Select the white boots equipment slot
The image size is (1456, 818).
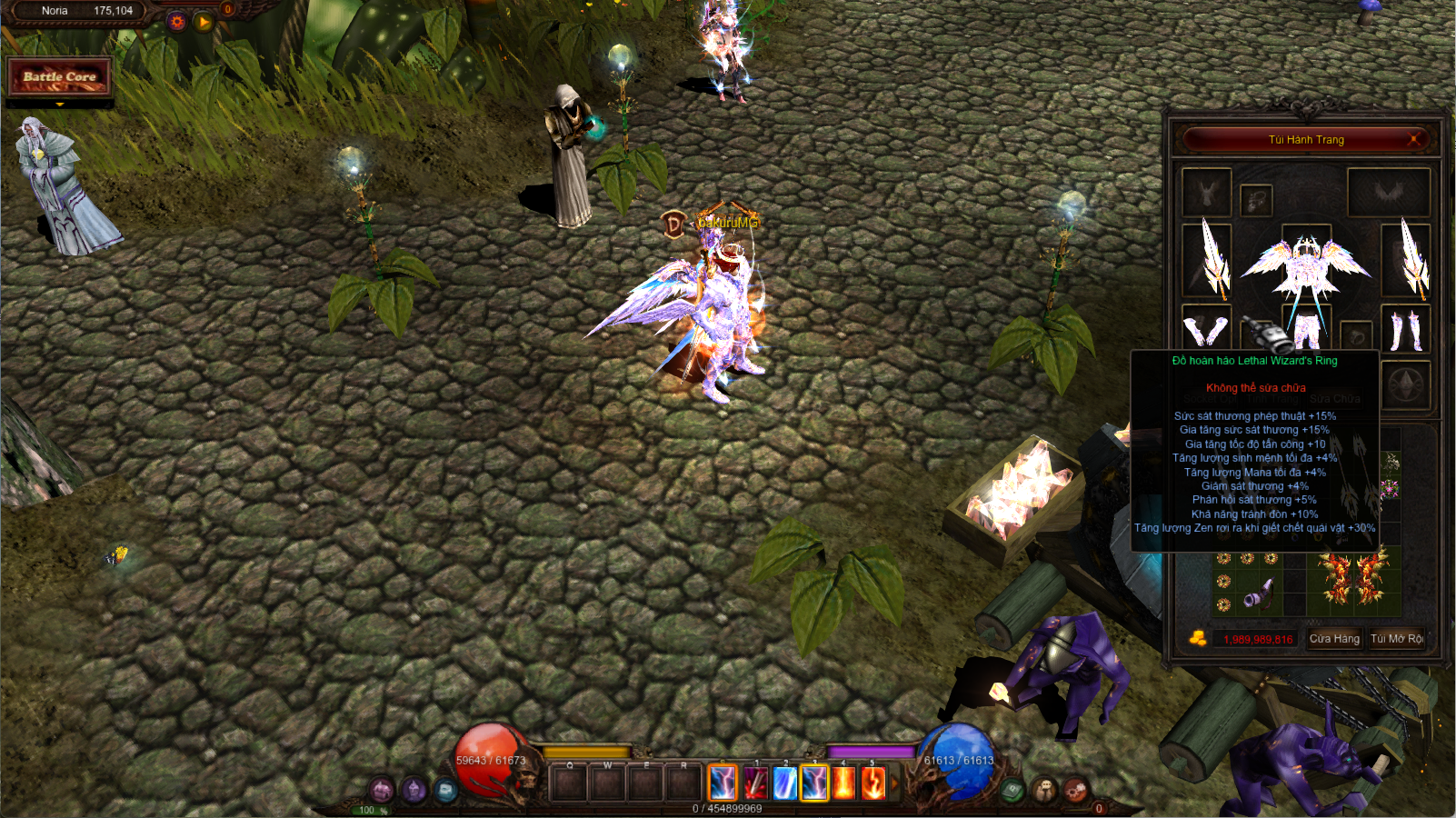point(1406,329)
